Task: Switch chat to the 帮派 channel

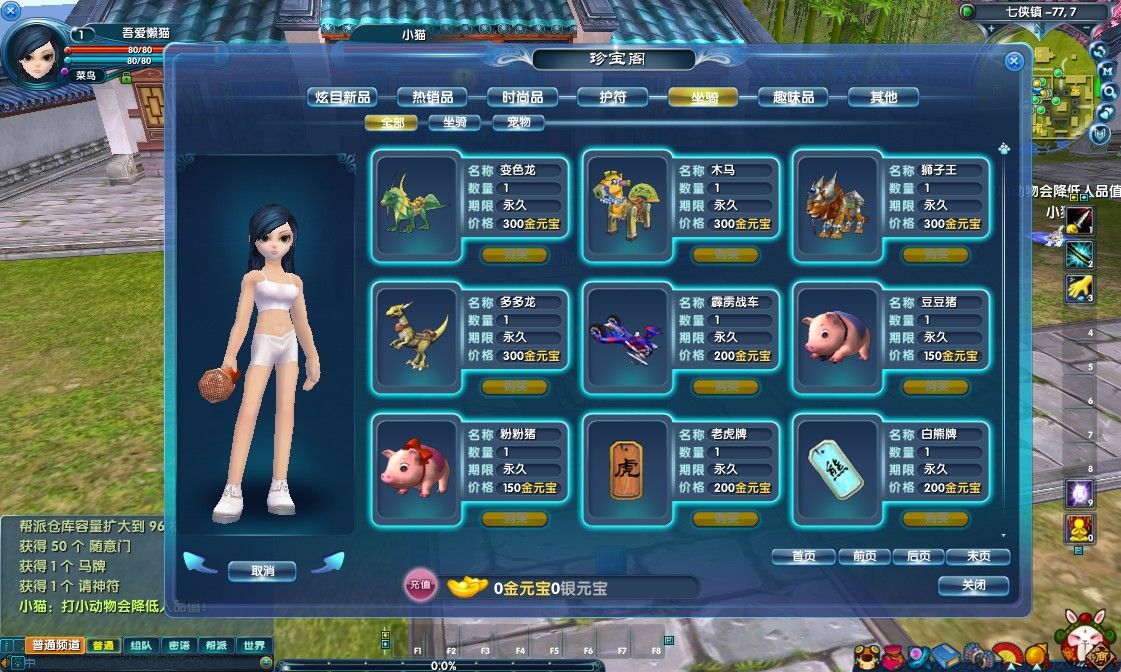Action: coord(217,646)
